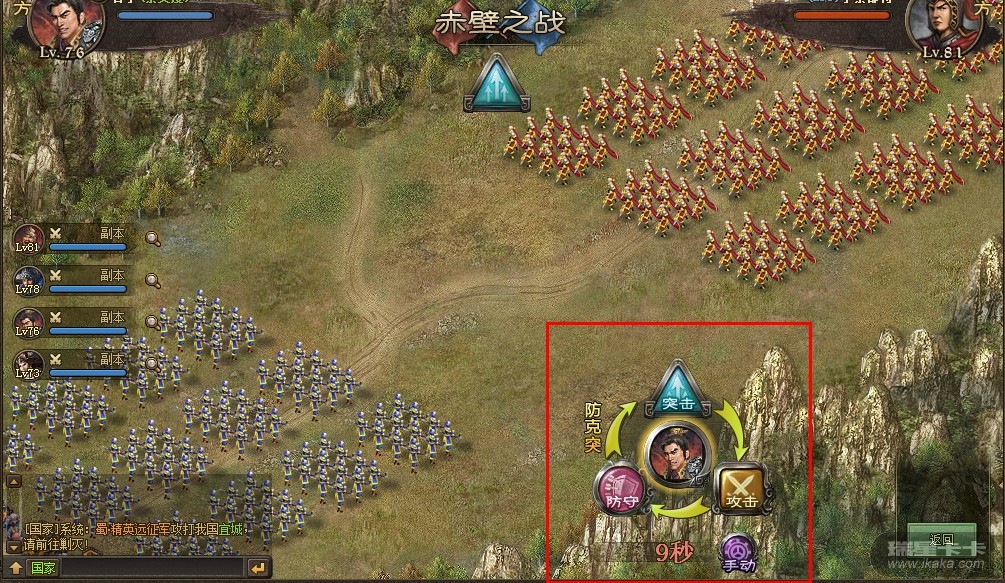
Task: Send the chat message with enter arrow
Action: pos(258,568)
